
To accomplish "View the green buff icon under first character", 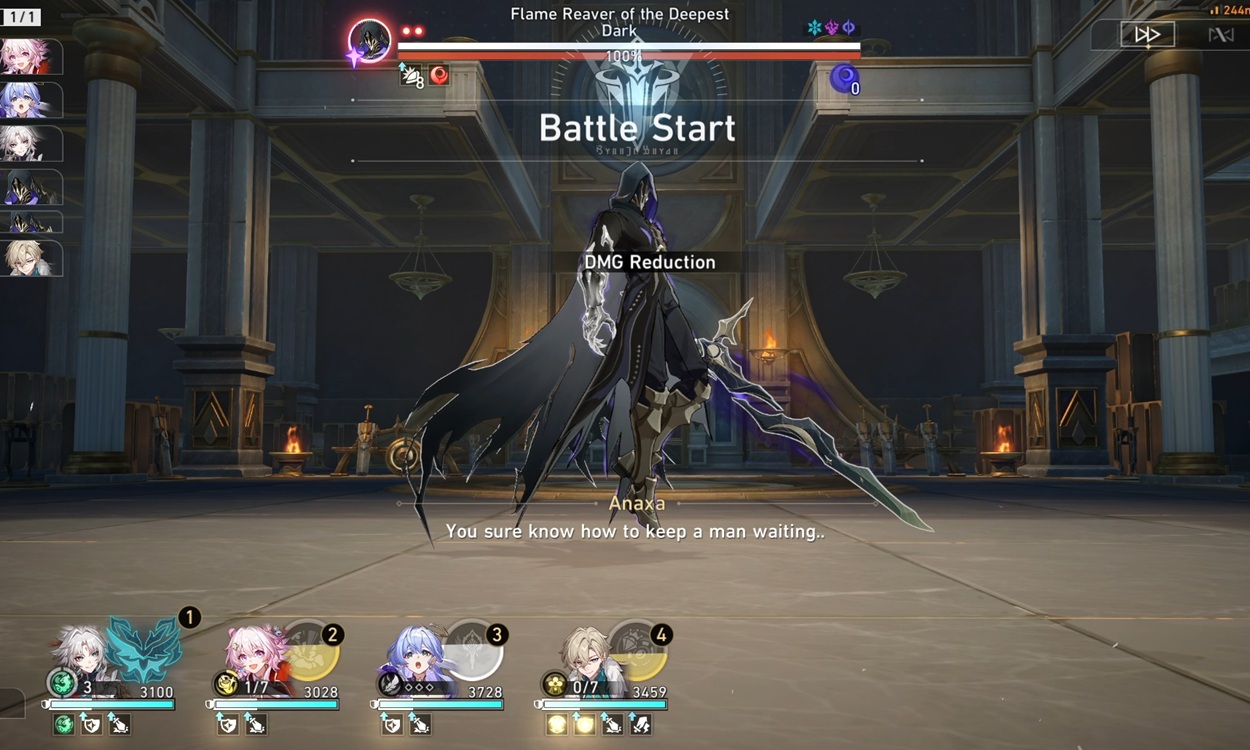I will 64,724.
